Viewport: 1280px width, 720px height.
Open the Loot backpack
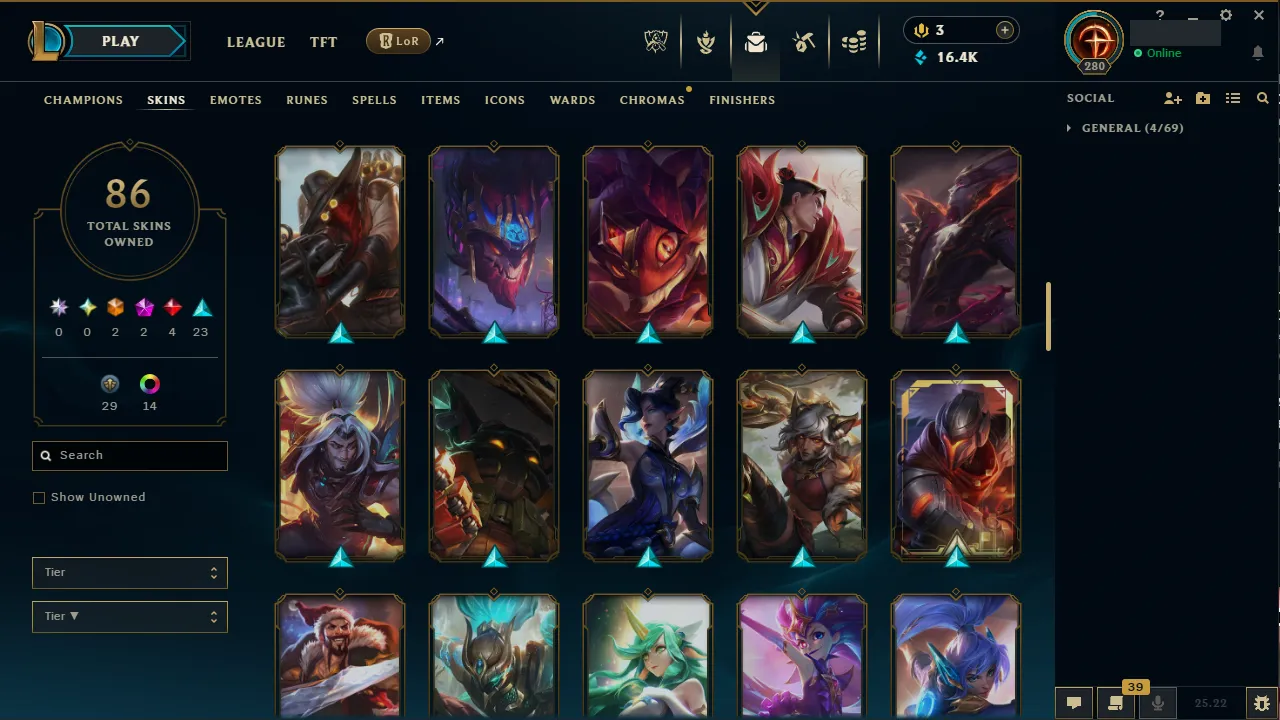tap(755, 41)
